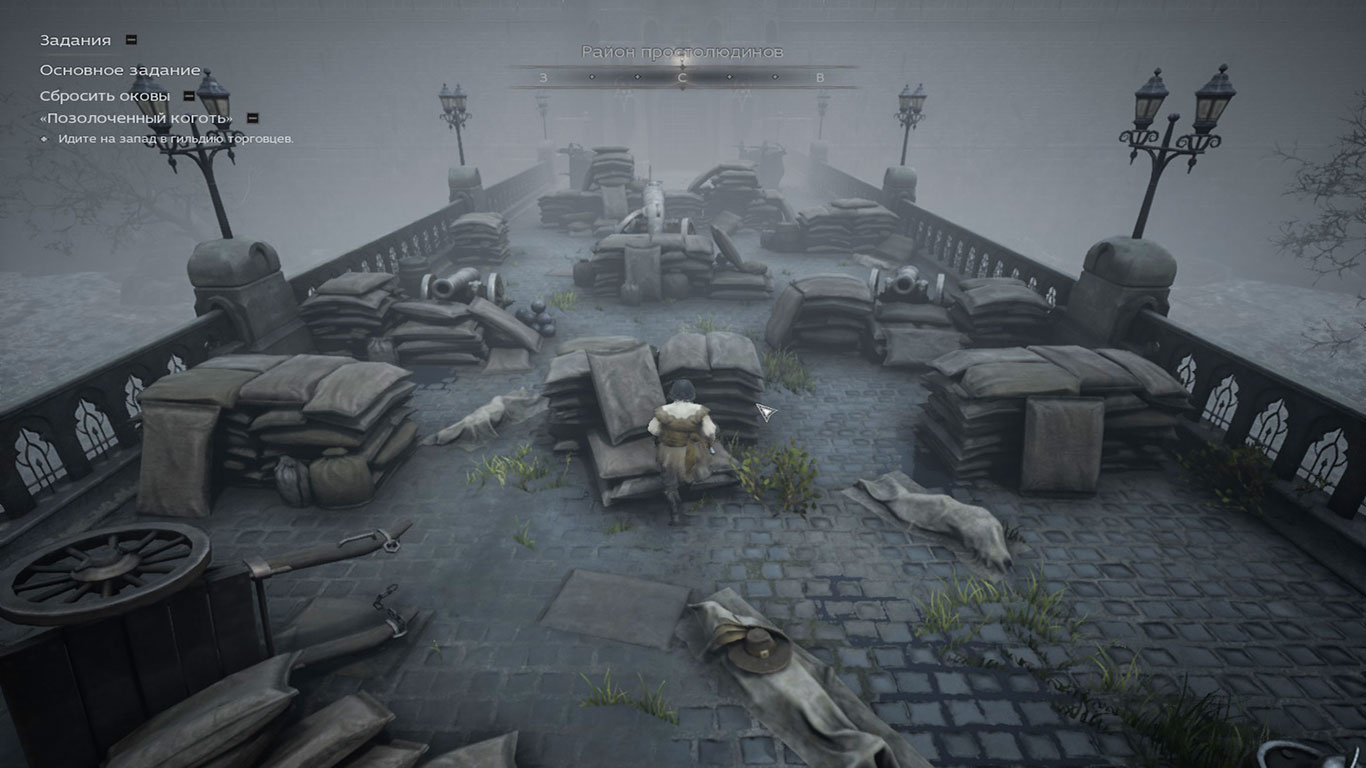Collapse the Сбросить оковы quest entry
The height and width of the screenshot is (768, 1366).
pos(188,96)
